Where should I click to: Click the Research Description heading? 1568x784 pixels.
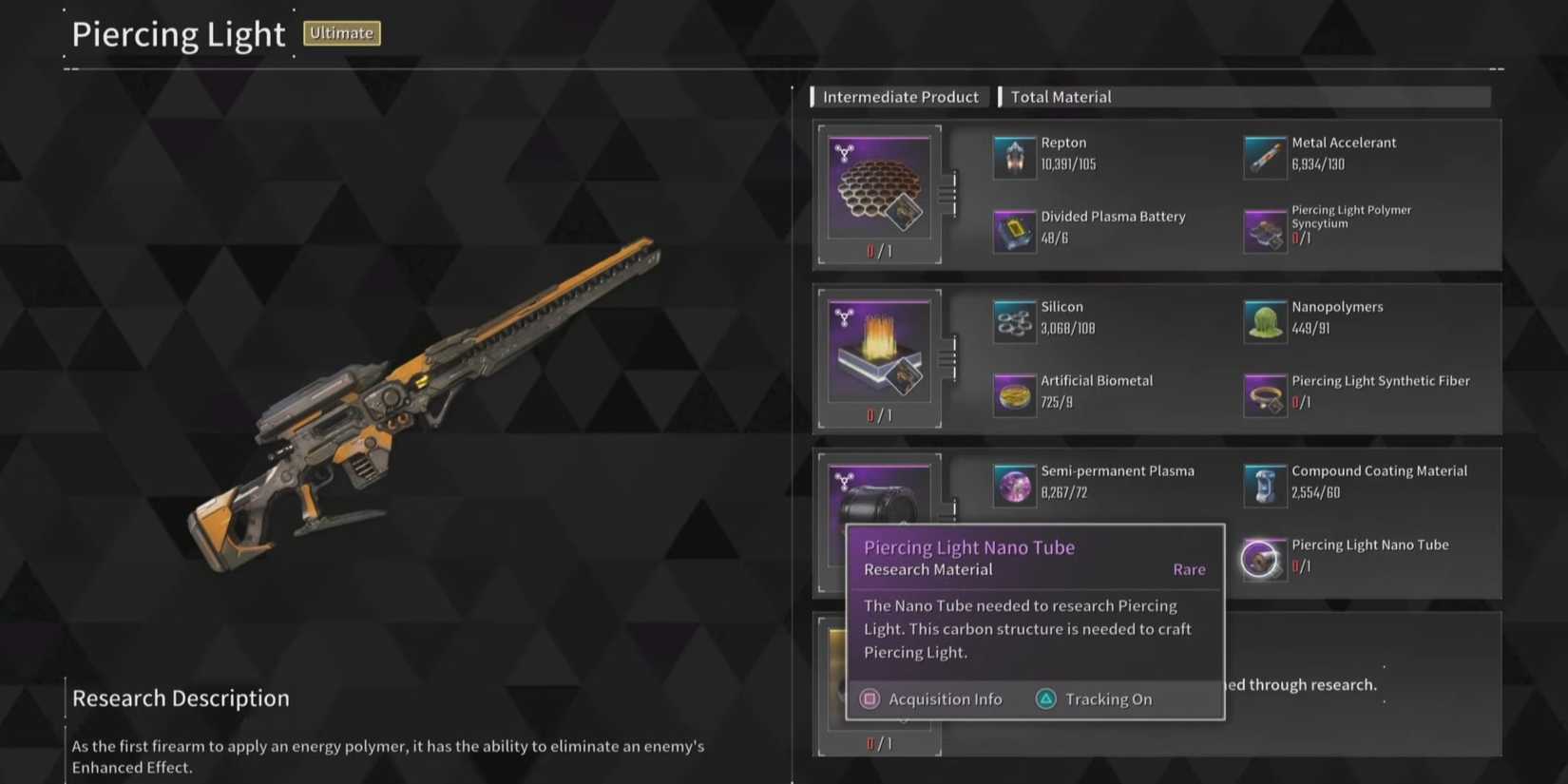180,698
